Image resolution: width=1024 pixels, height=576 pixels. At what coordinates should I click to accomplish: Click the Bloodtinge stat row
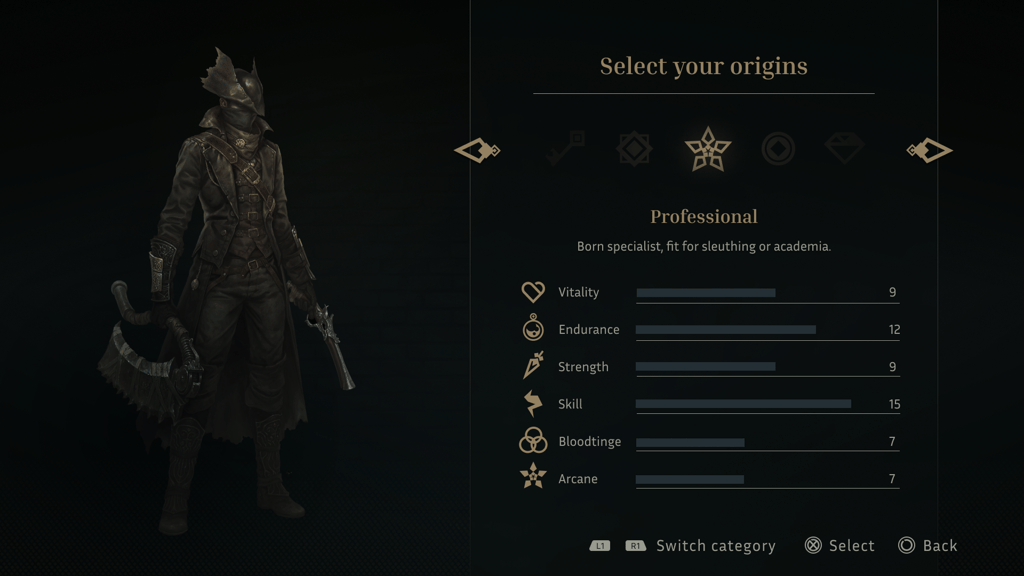(x=710, y=441)
